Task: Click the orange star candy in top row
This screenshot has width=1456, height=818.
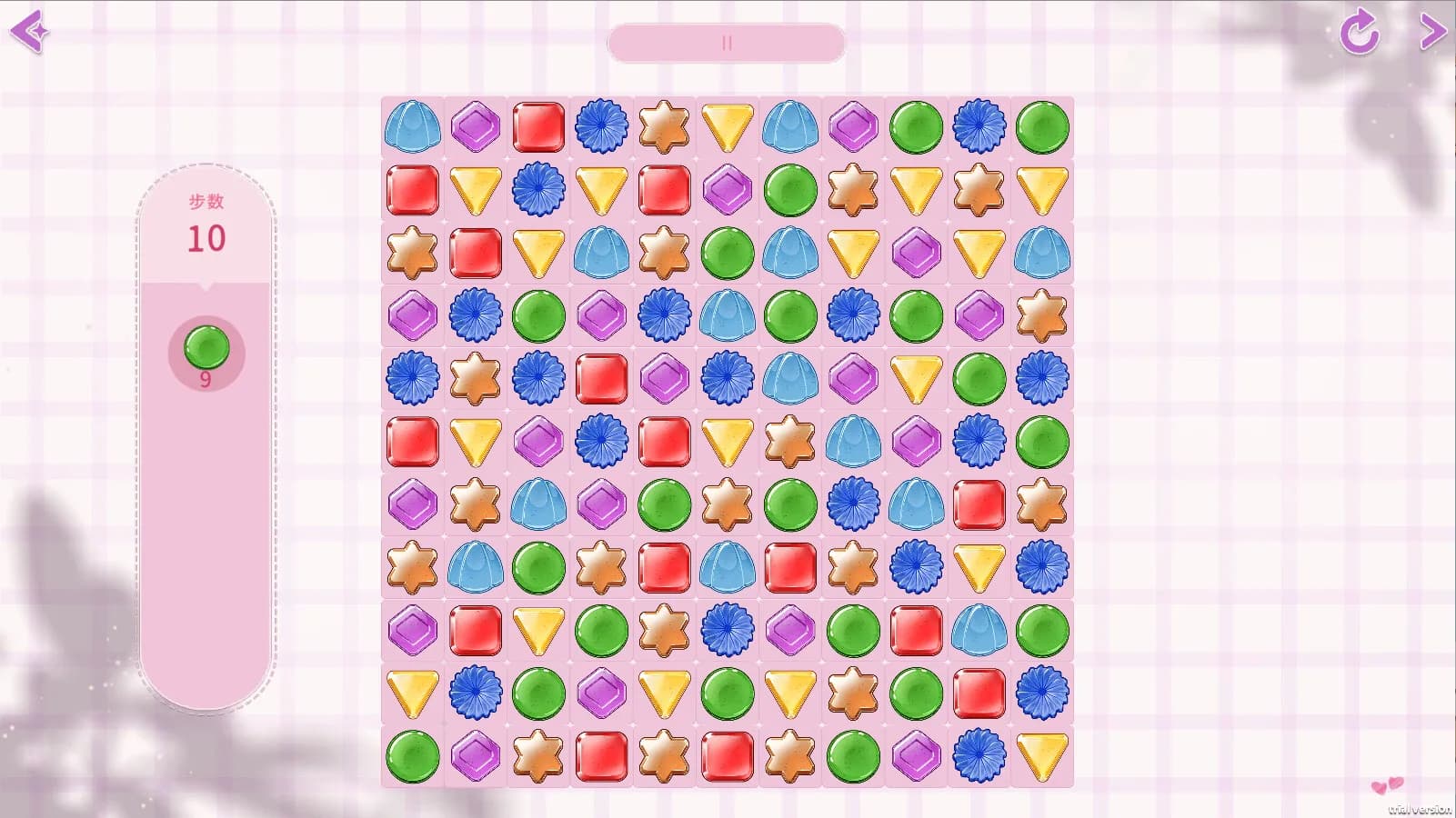Action: click(x=664, y=127)
